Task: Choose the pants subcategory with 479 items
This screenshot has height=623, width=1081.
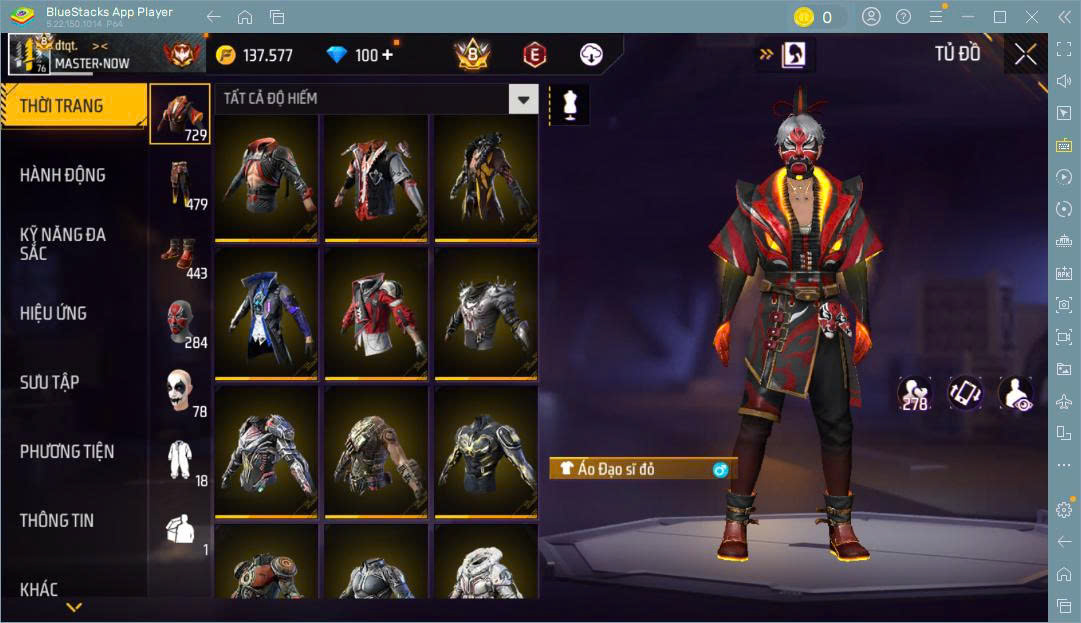Action: [181, 185]
